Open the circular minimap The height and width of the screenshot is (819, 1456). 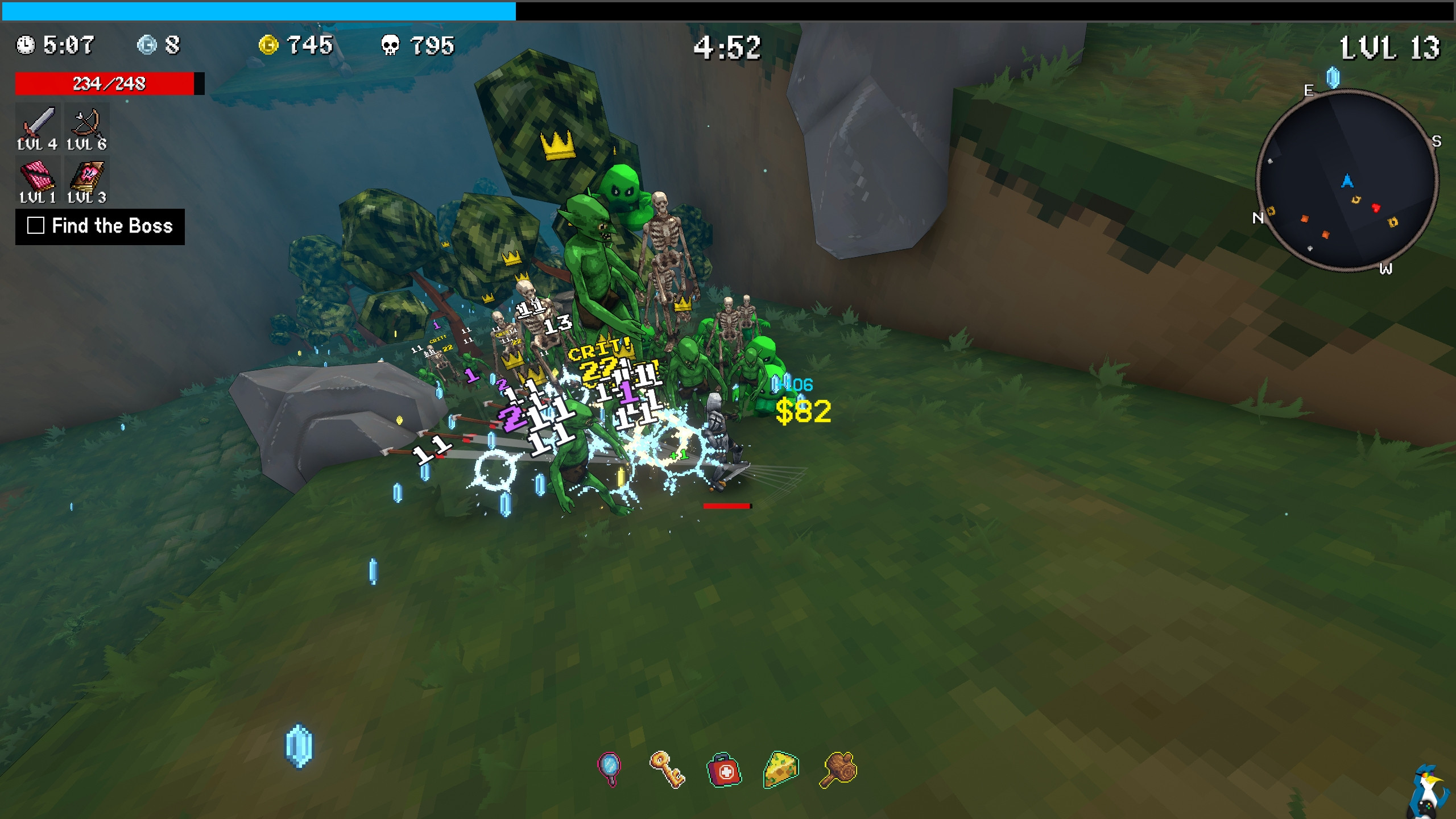tap(1347, 181)
